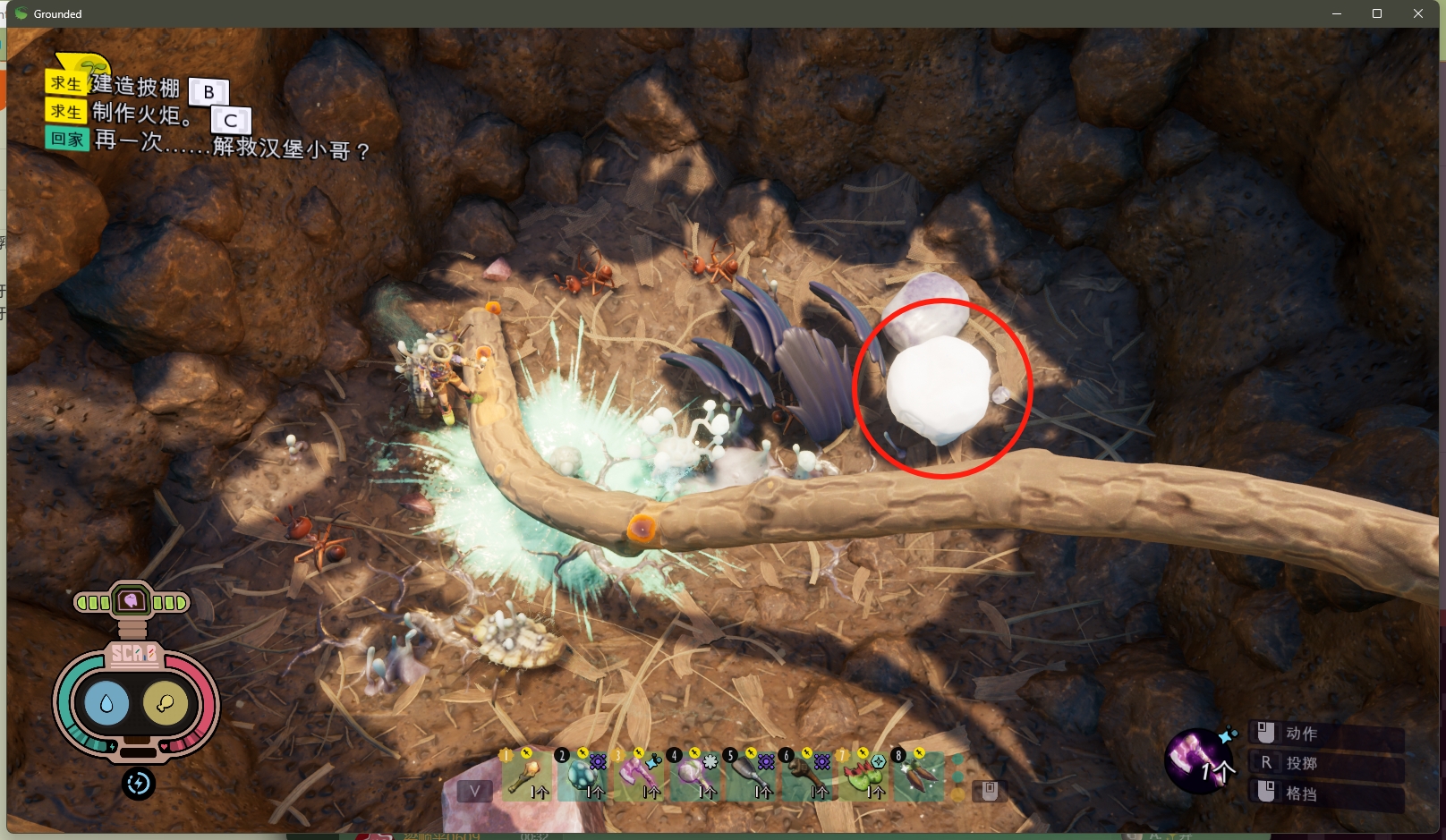
Task: Click the 建造披棚 survival objective
Action: coord(135,86)
